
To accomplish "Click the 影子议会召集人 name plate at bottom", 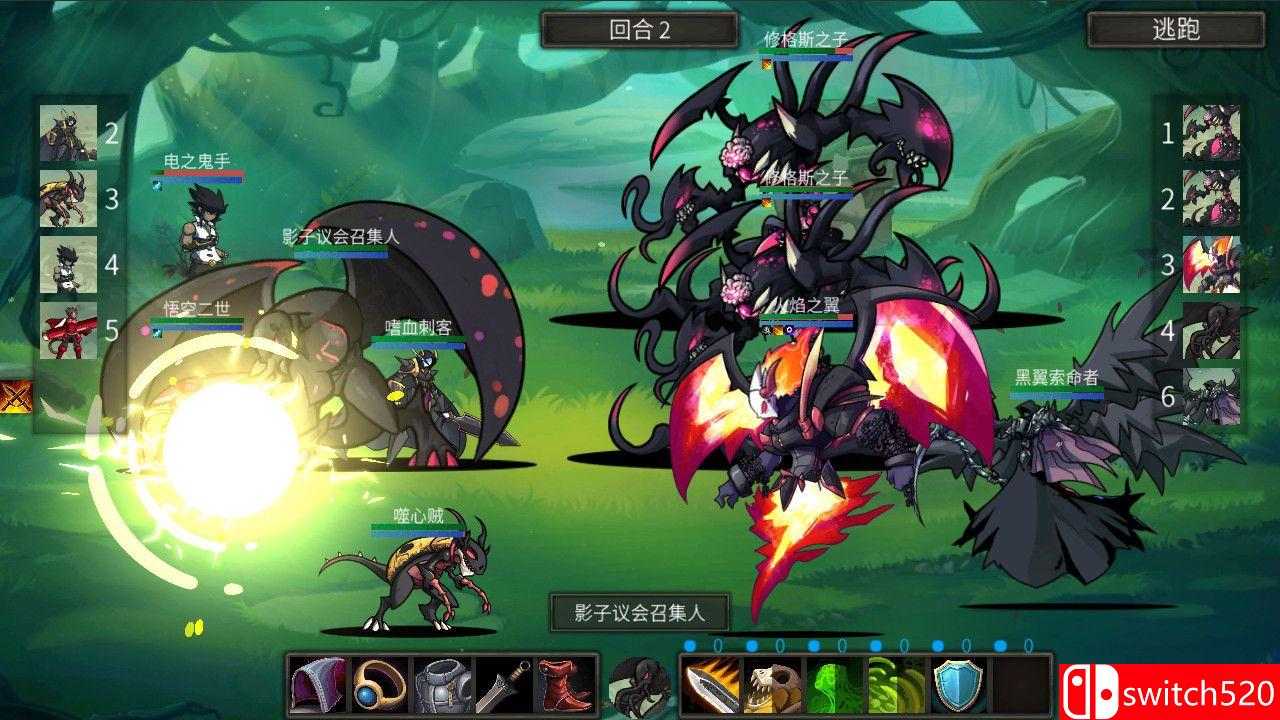I will click(x=640, y=613).
